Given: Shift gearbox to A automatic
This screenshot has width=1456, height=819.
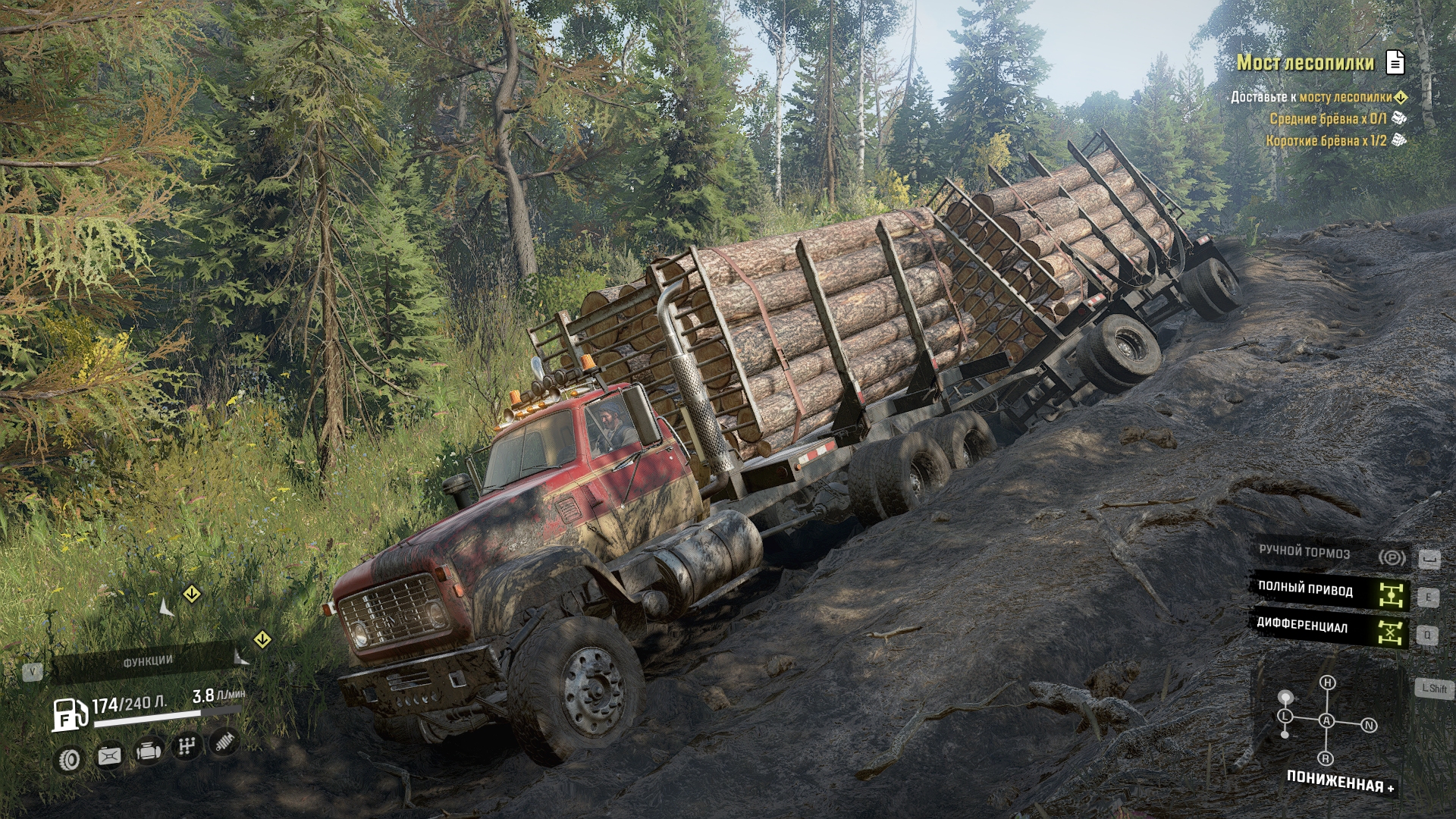Looking at the screenshot, I should 1327,721.
